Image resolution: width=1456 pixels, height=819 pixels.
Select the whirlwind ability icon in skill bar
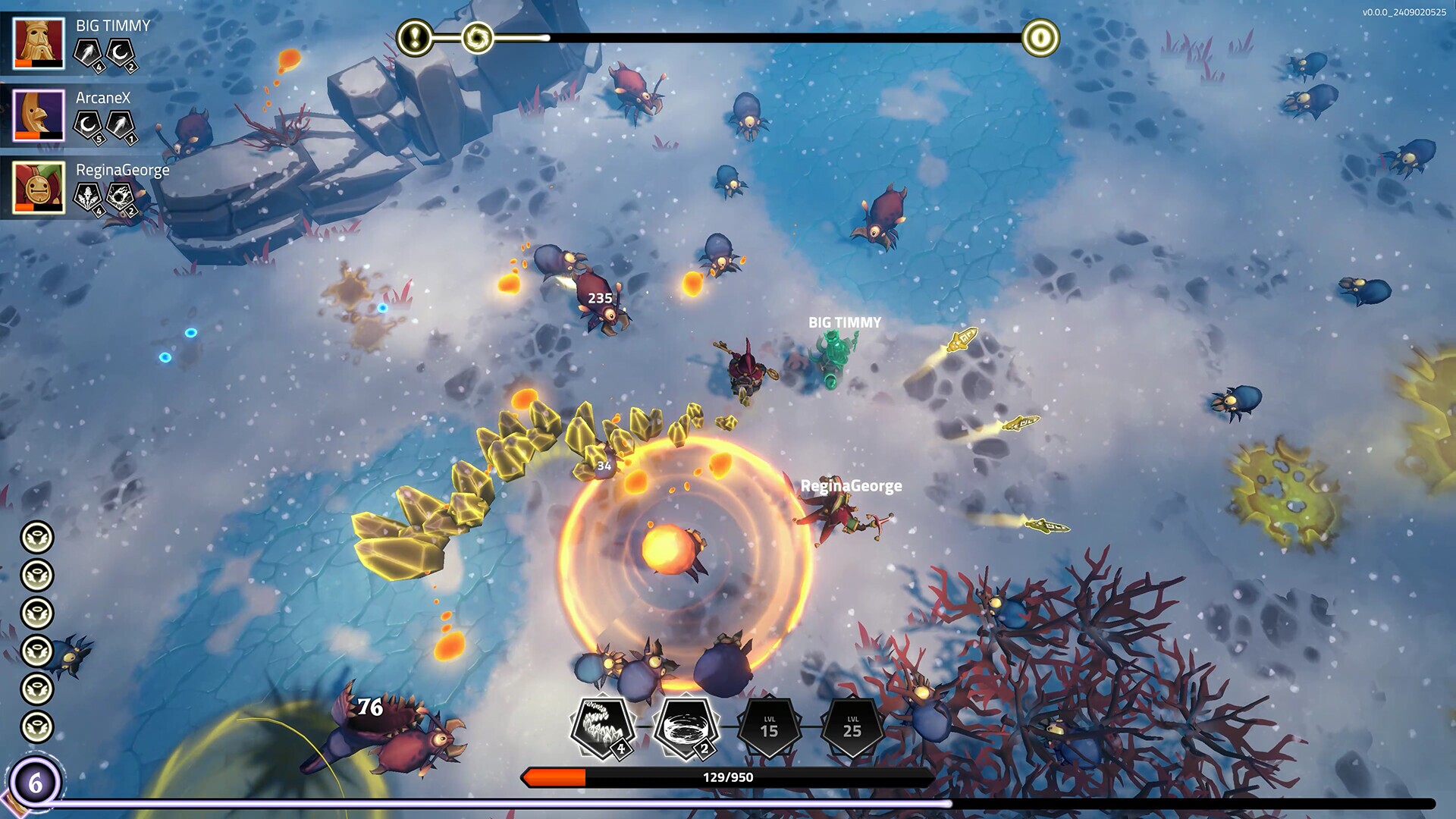[x=686, y=719]
